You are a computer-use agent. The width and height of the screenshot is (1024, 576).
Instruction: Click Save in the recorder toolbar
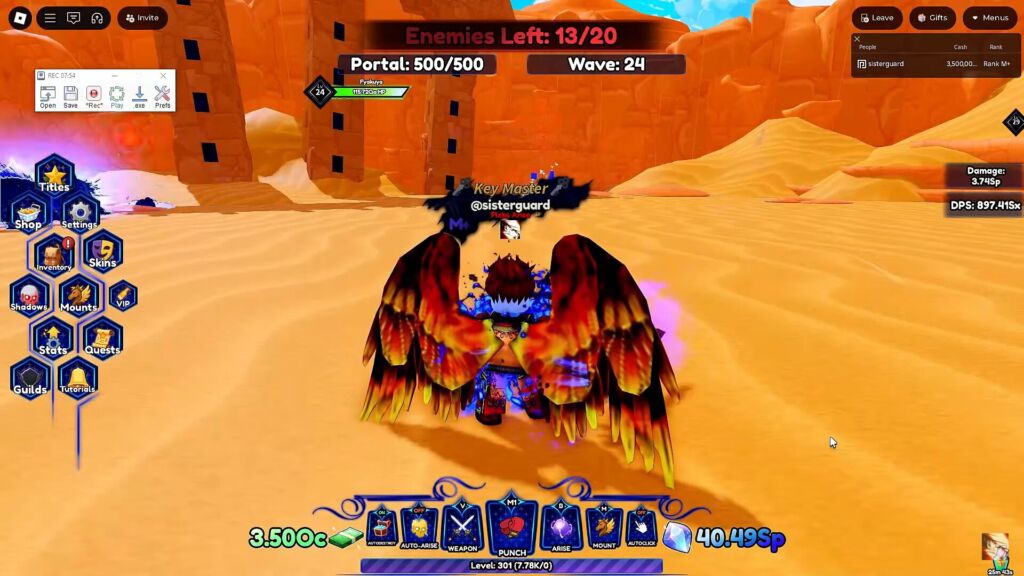pos(70,96)
